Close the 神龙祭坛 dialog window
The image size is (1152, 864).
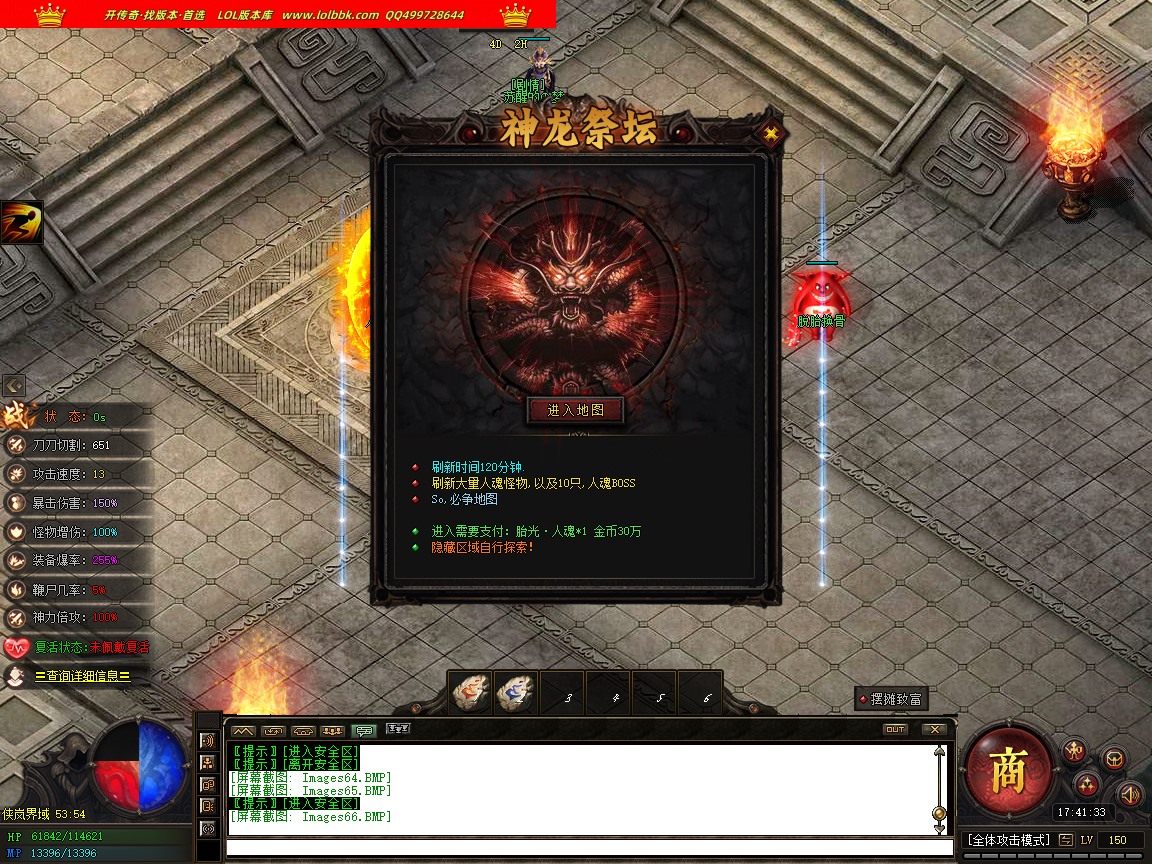770,132
